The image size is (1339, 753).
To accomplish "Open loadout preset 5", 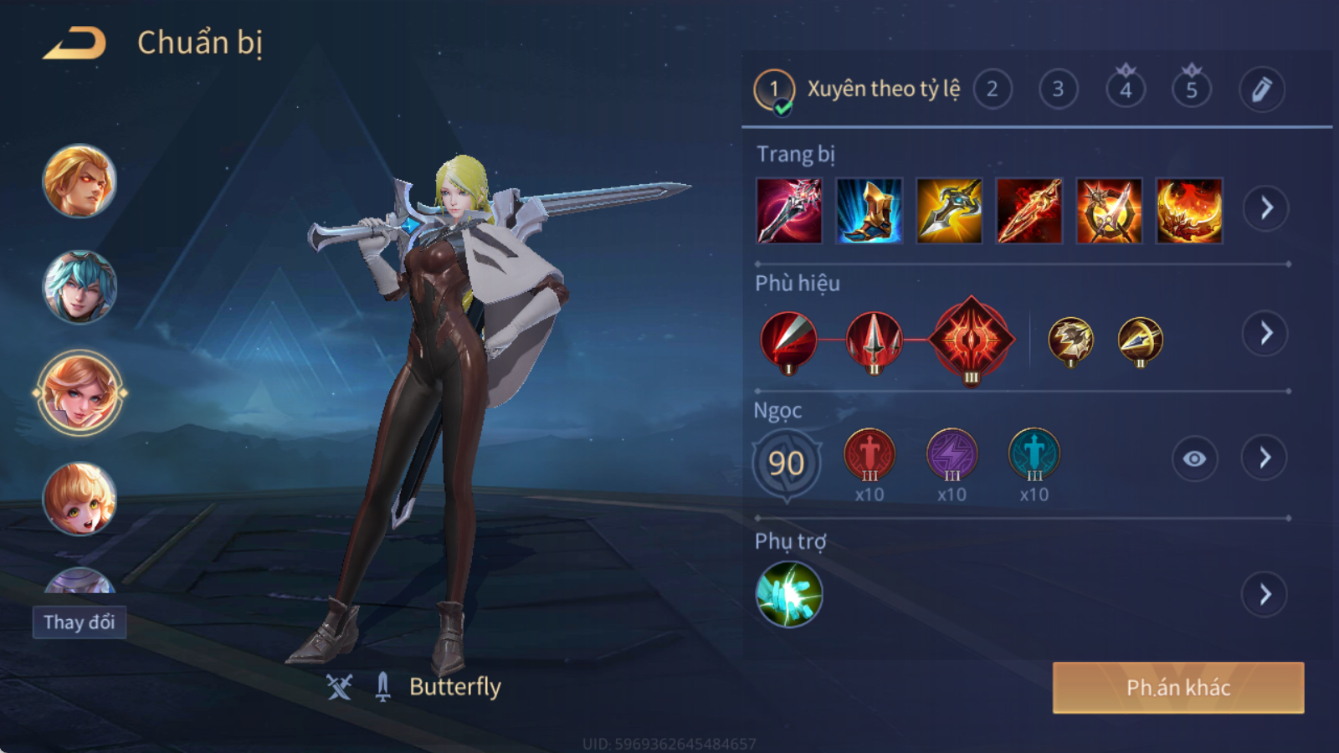I will coord(1191,90).
